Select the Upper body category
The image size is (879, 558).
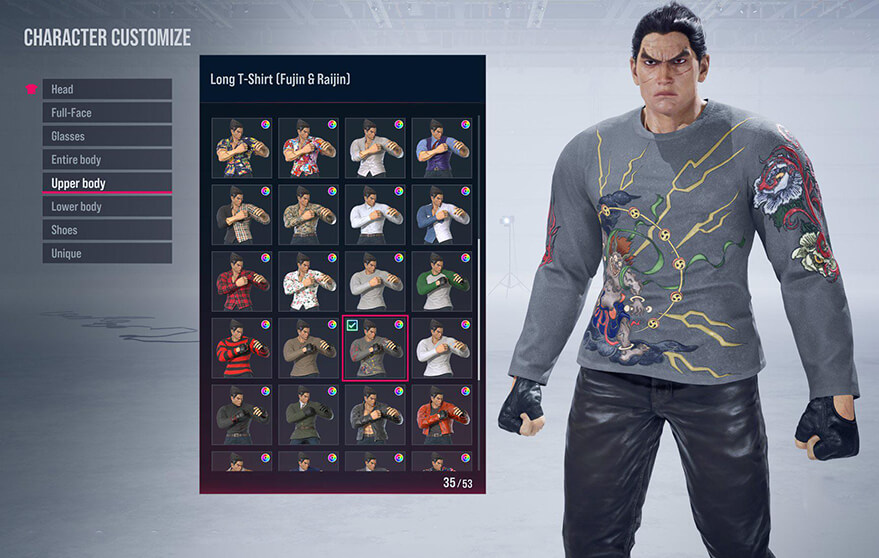click(x=107, y=183)
